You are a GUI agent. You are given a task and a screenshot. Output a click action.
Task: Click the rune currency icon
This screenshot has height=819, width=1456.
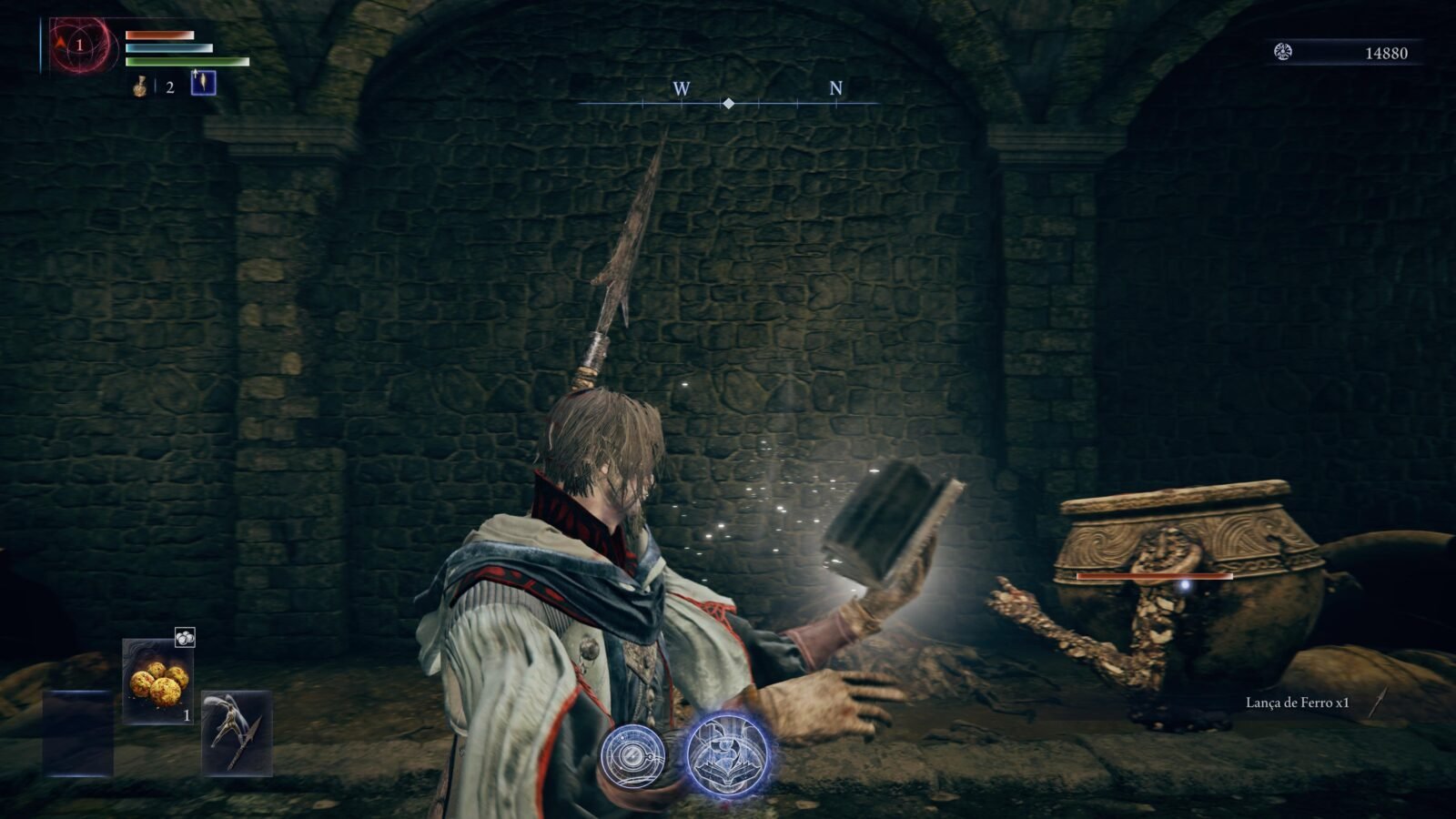click(x=1283, y=53)
